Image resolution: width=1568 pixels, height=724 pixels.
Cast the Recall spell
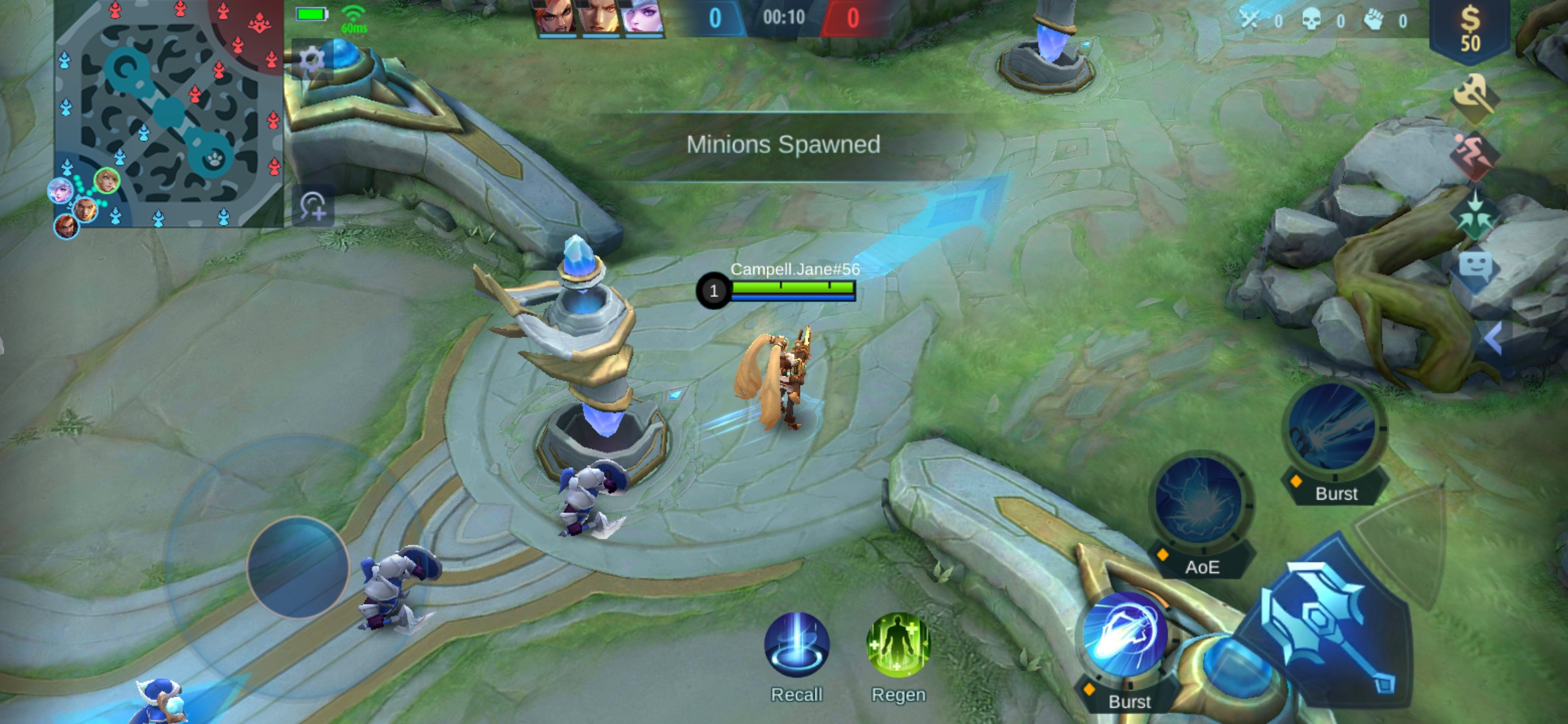click(797, 646)
